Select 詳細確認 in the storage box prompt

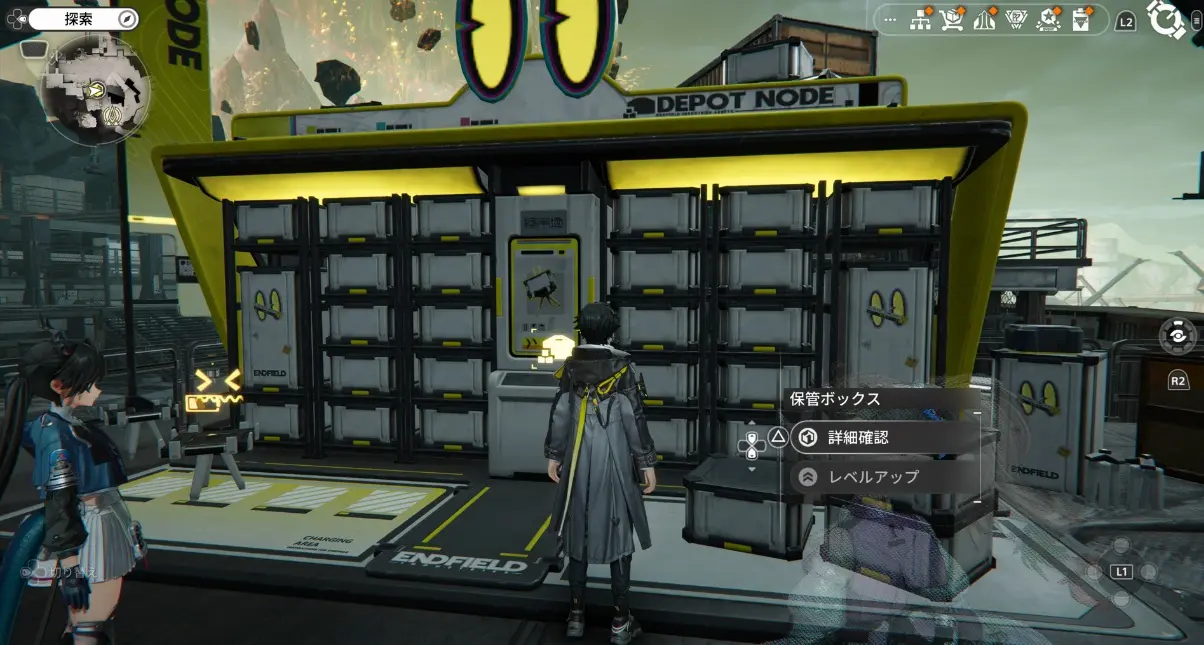click(857, 438)
